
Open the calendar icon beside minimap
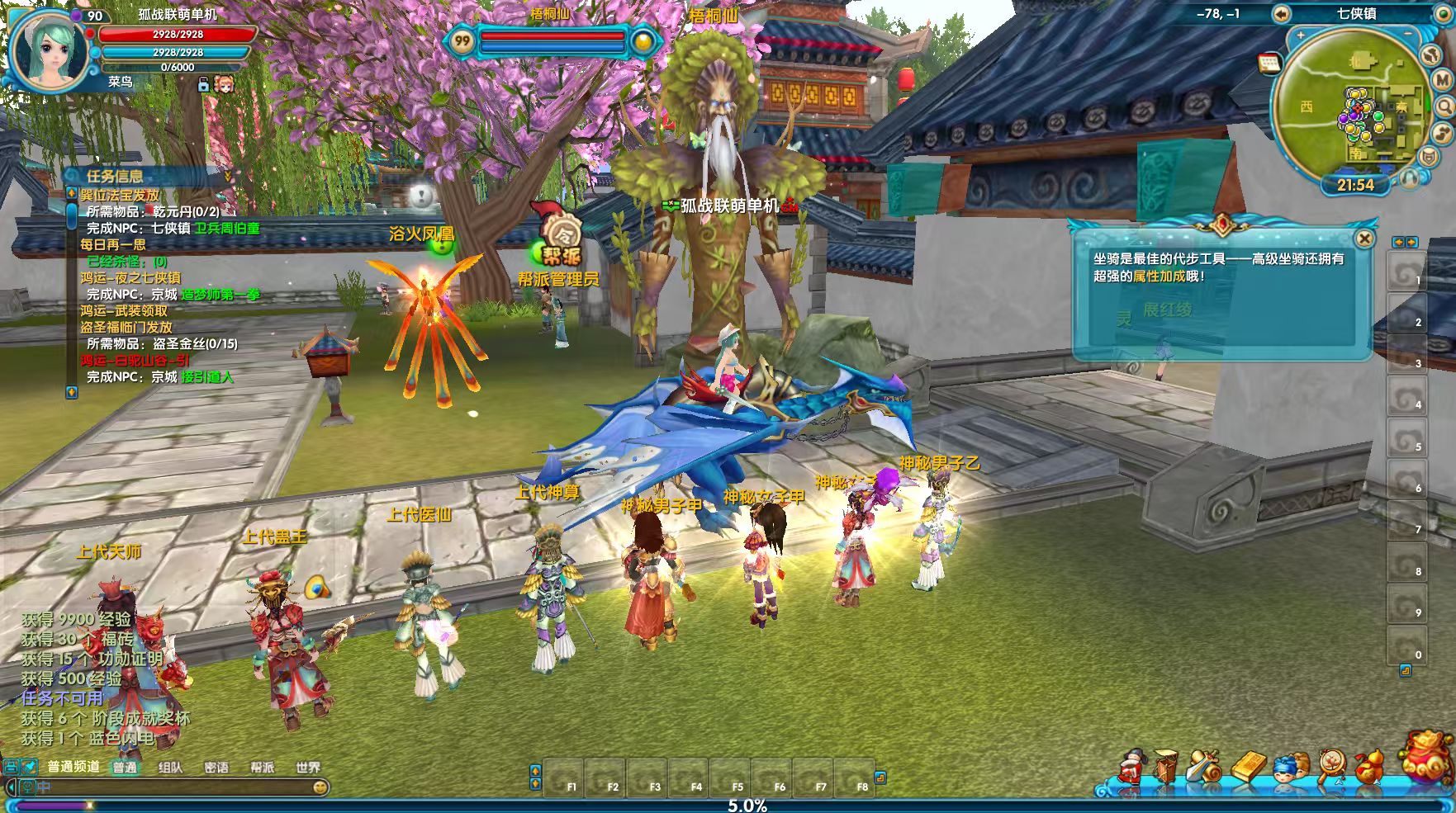tap(1269, 64)
